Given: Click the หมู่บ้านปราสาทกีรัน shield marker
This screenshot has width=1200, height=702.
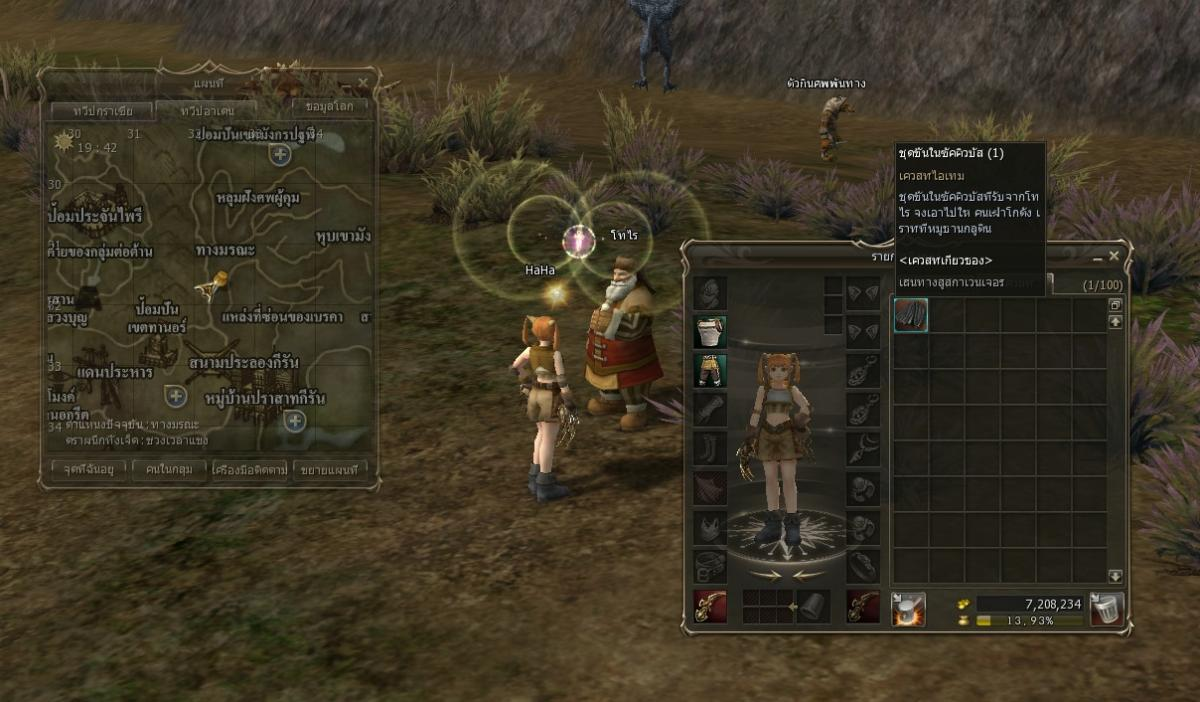Looking at the screenshot, I should pyautogui.click(x=295, y=420).
